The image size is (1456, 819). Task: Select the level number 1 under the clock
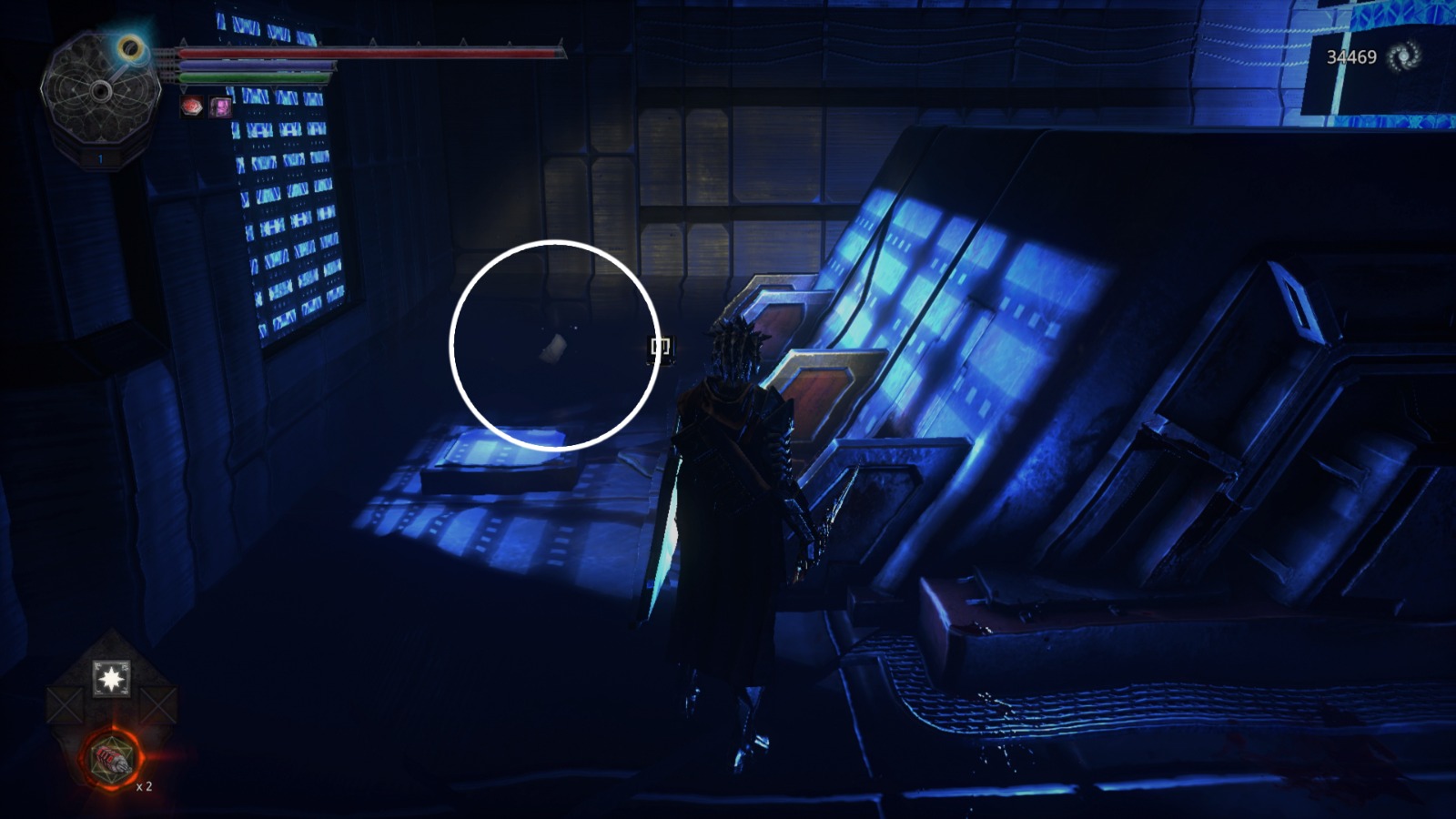(x=100, y=157)
